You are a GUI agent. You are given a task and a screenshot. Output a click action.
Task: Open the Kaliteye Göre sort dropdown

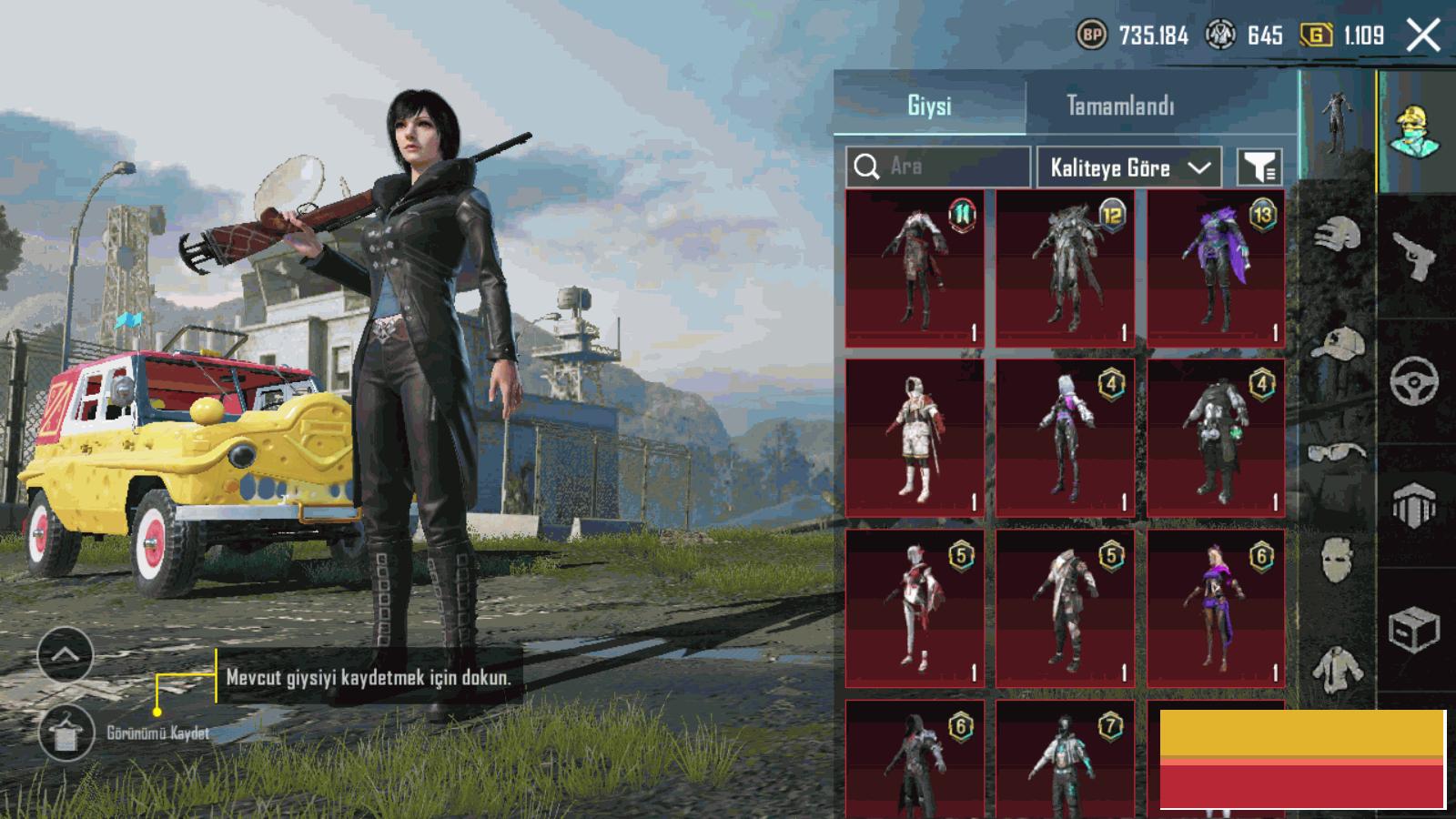[1128, 167]
